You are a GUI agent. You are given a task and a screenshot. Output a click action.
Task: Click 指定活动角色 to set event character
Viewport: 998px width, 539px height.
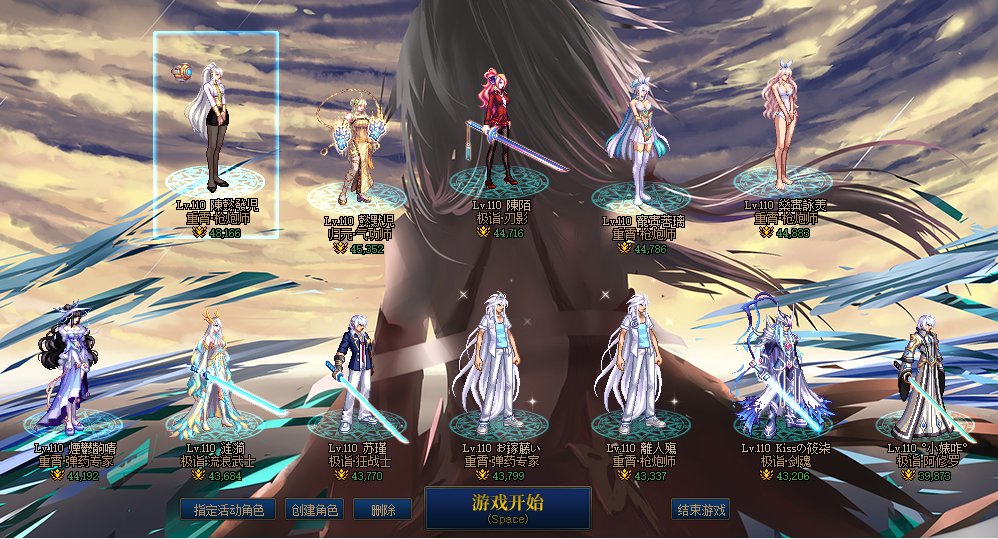229,509
